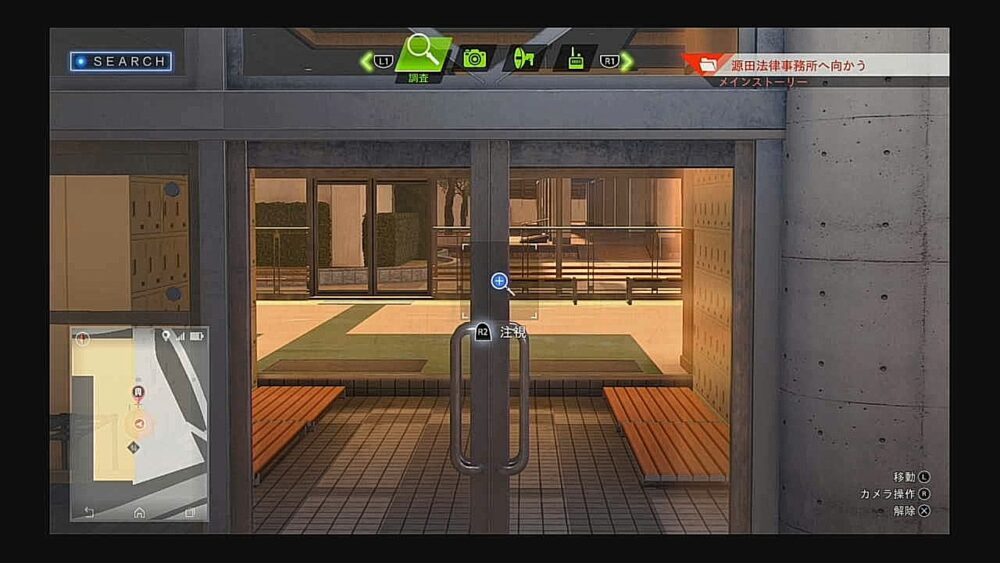This screenshot has height=563, width=1000.
Task: Click the right arrow of the tool selector
Action: coord(626,61)
